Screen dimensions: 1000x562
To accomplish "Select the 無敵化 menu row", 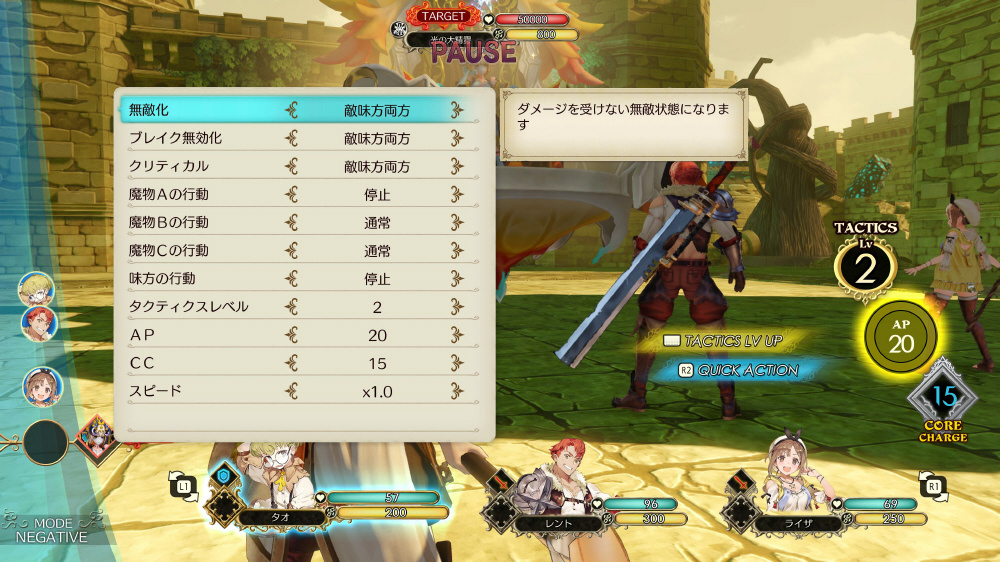I will coord(298,110).
